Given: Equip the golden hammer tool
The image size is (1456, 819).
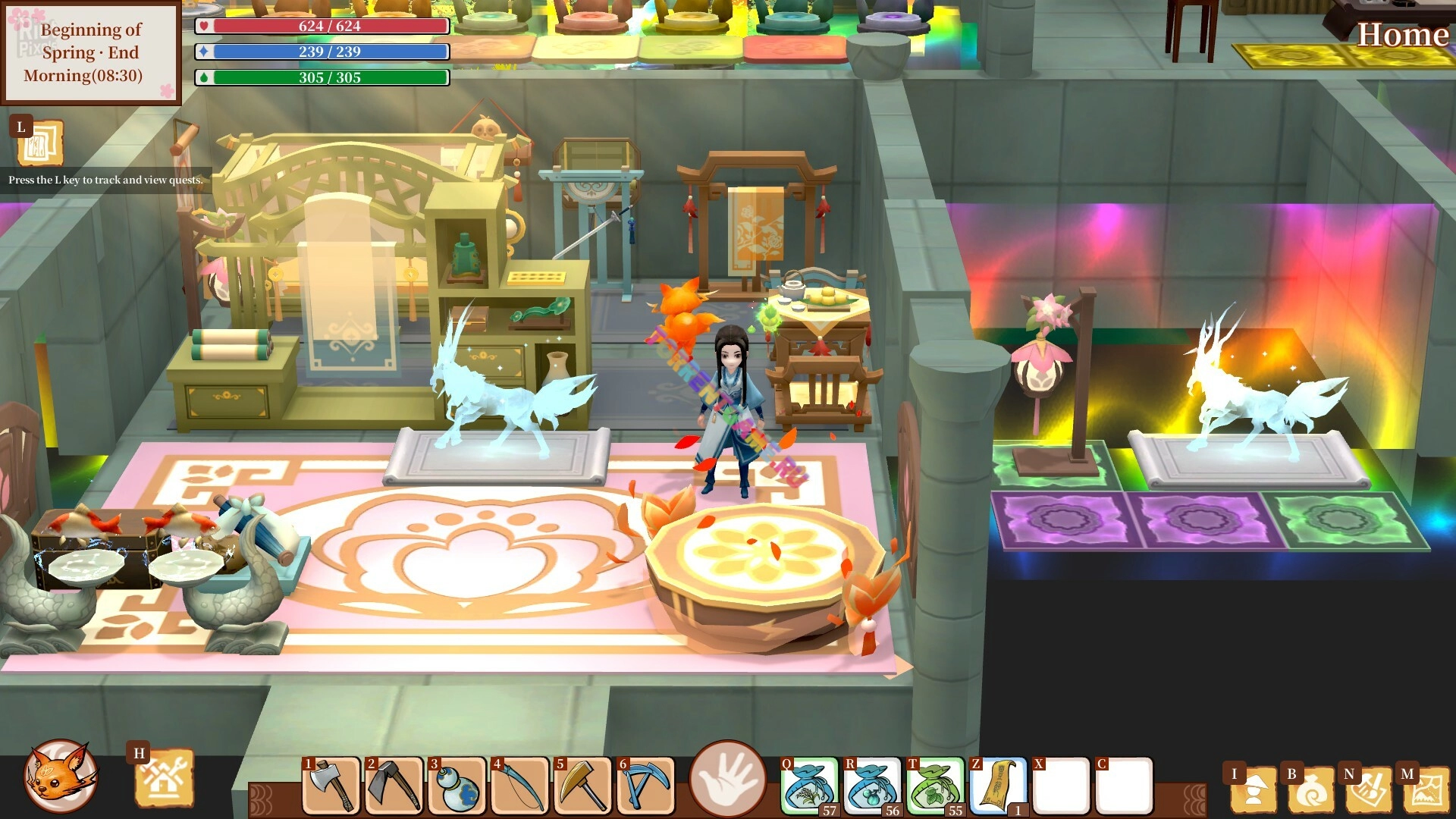Looking at the screenshot, I should [x=583, y=786].
